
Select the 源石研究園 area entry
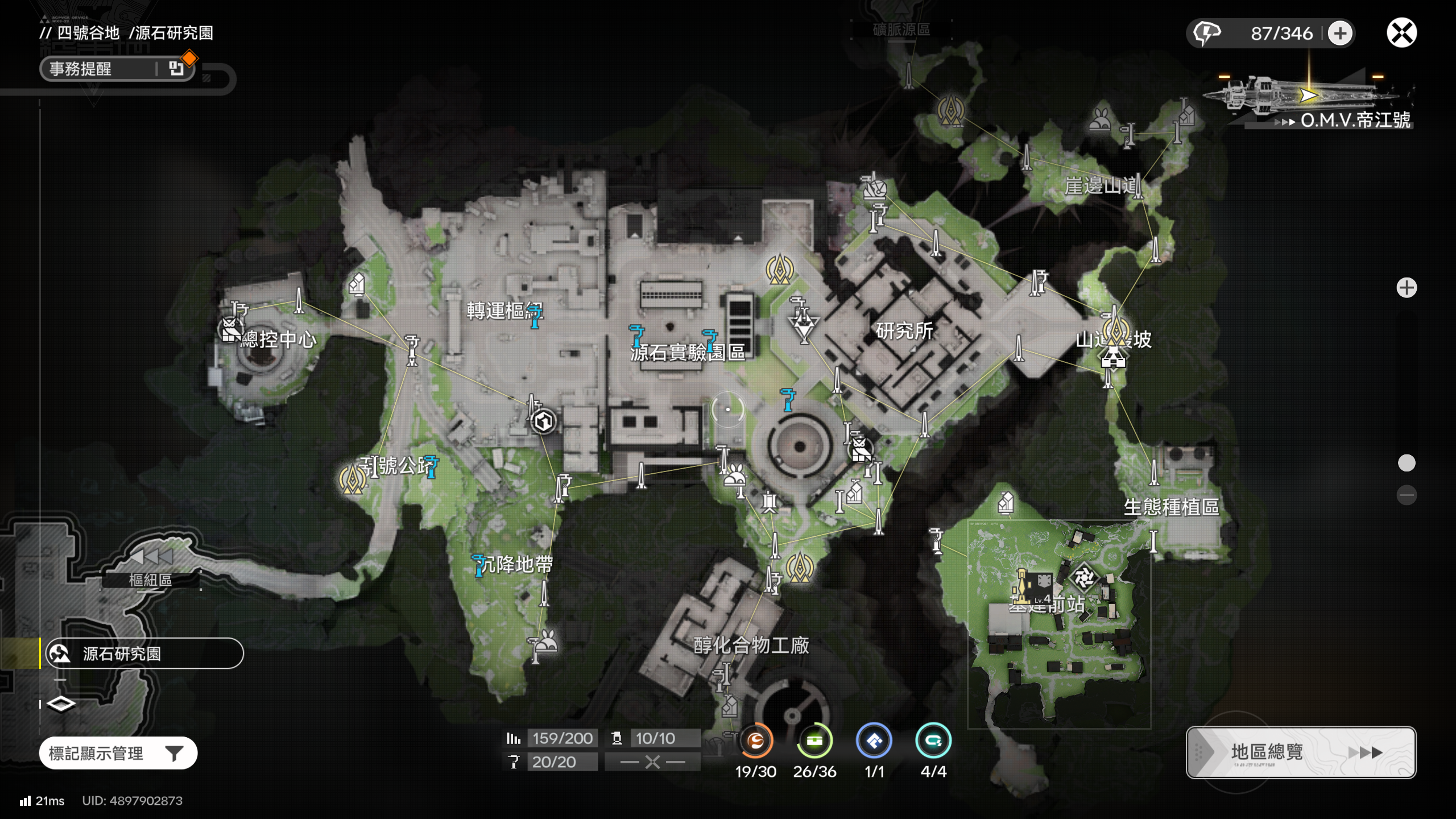point(144,653)
